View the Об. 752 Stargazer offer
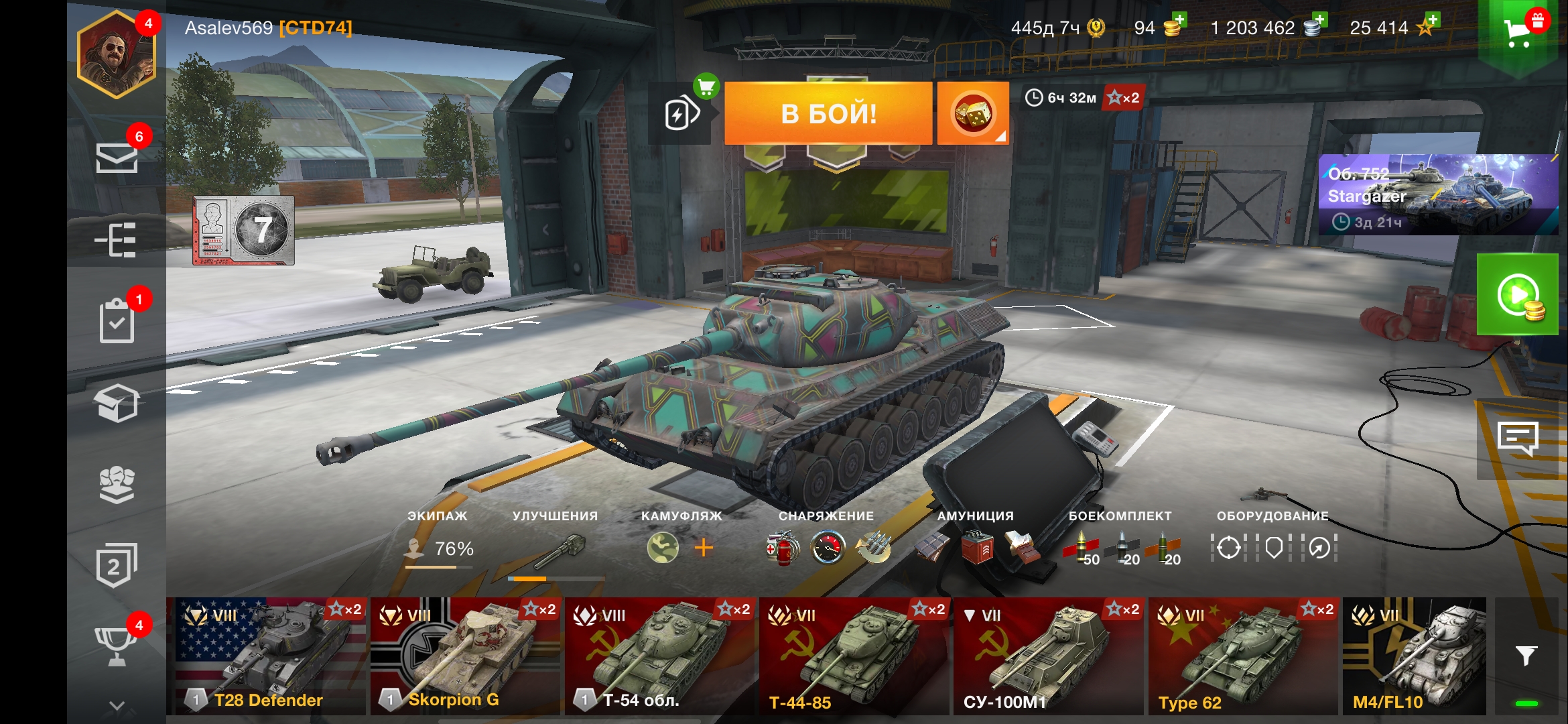The height and width of the screenshot is (724, 1568). click(x=1438, y=194)
